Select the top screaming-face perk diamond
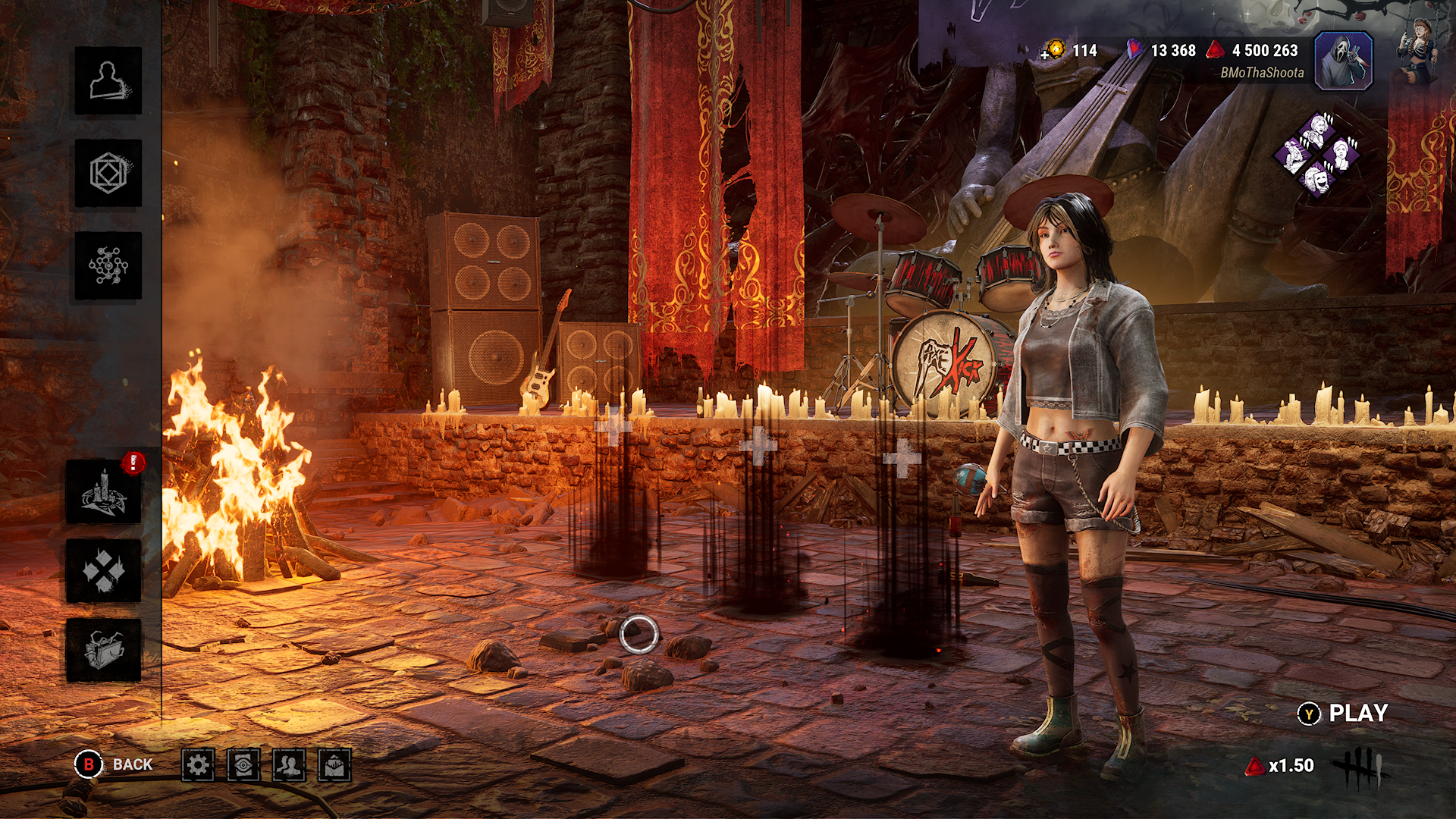 tap(1319, 130)
